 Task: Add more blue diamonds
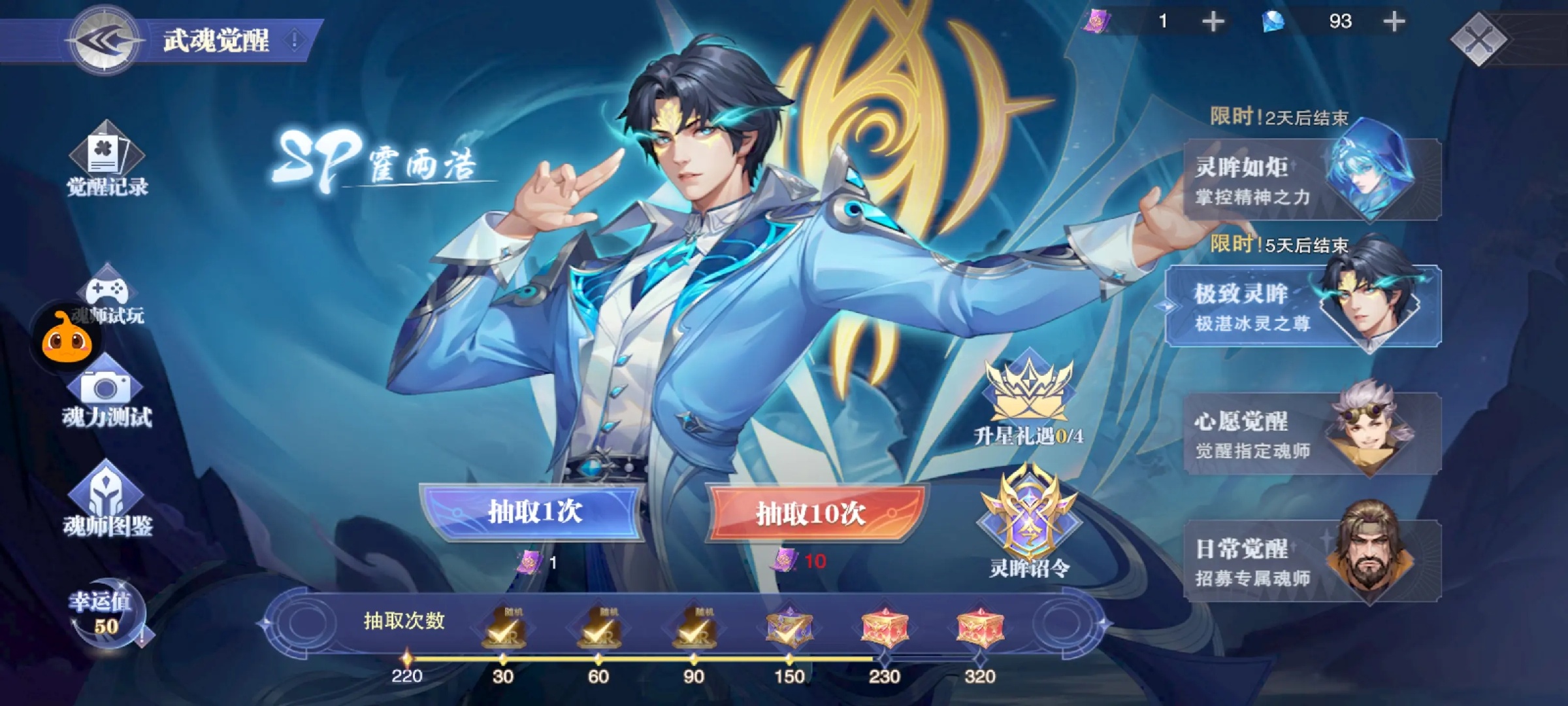(1394, 22)
